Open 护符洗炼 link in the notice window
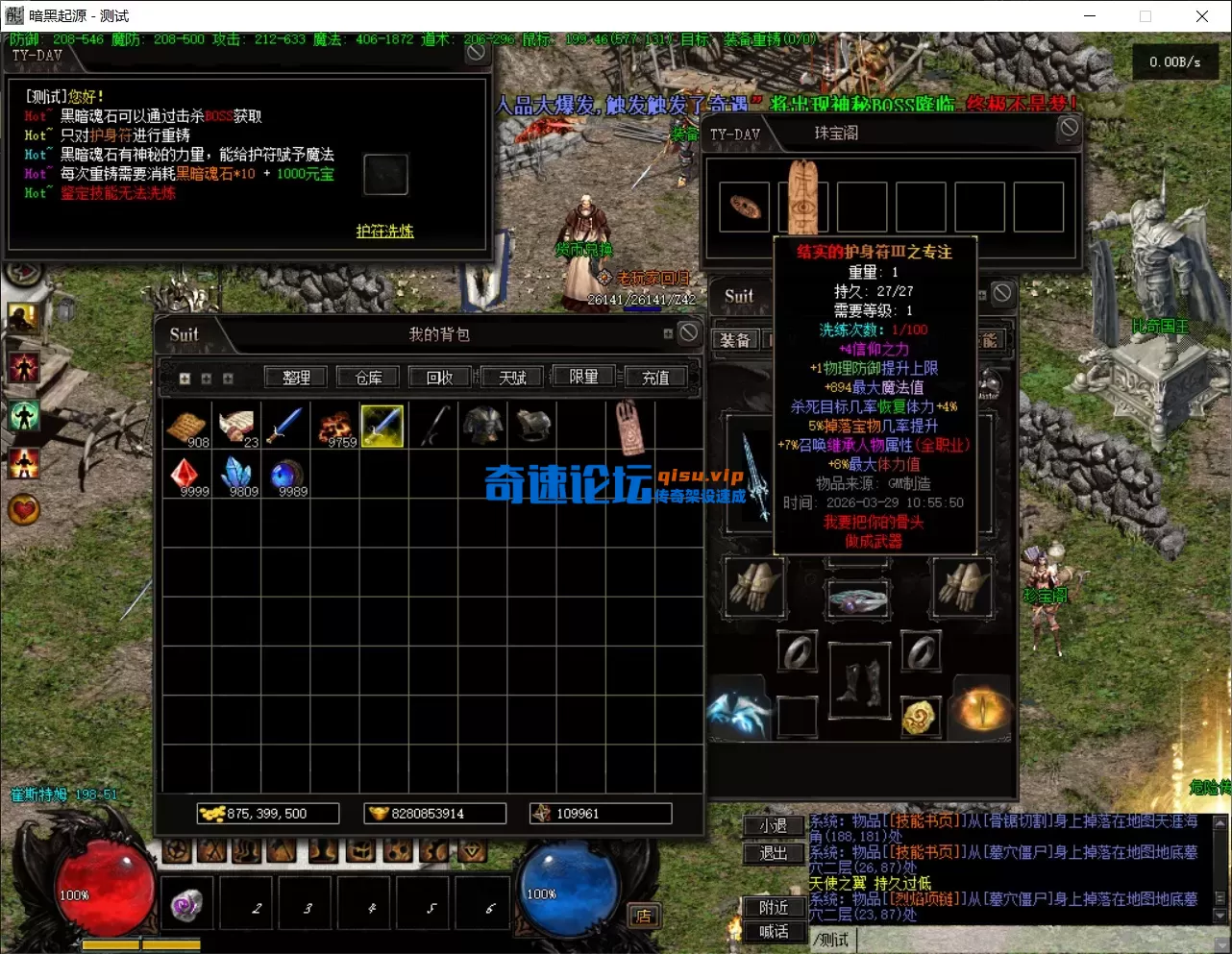The height and width of the screenshot is (954, 1232). 383,232
